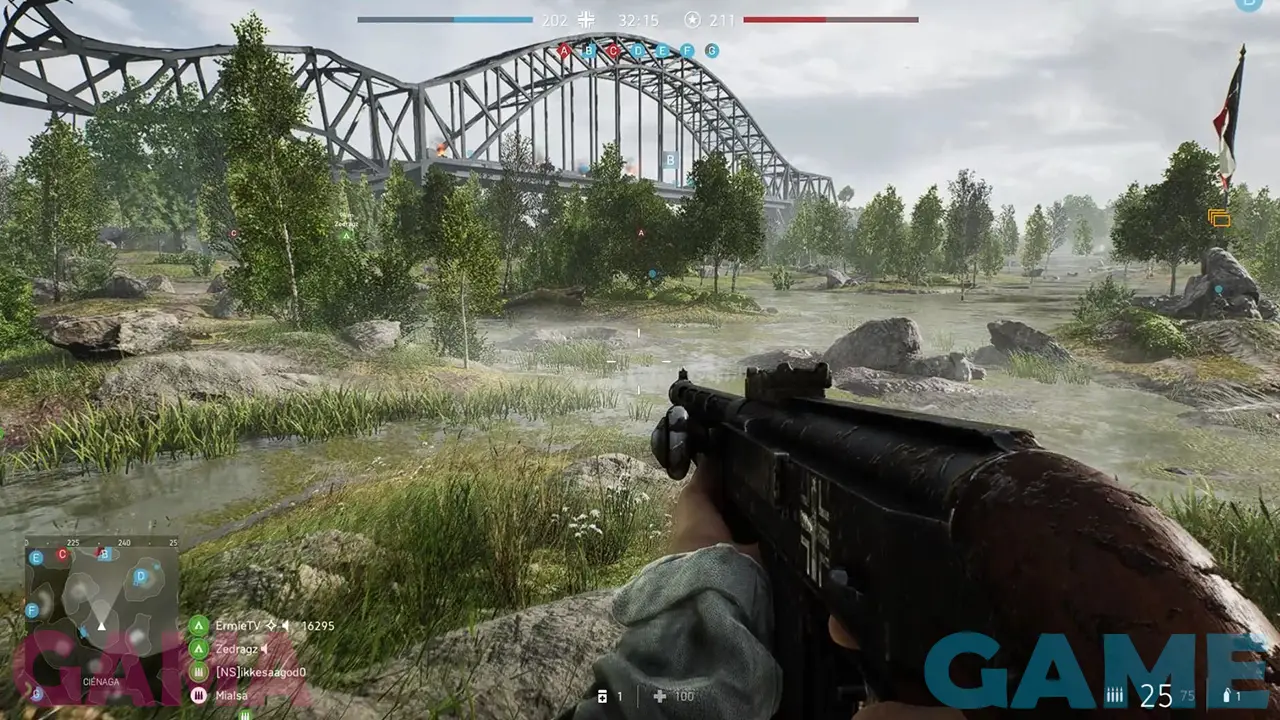Image resolution: width=1280 pixels, height=720 pixels.
Task: Select Zedragz in the squad list
Action: (238, 649)
